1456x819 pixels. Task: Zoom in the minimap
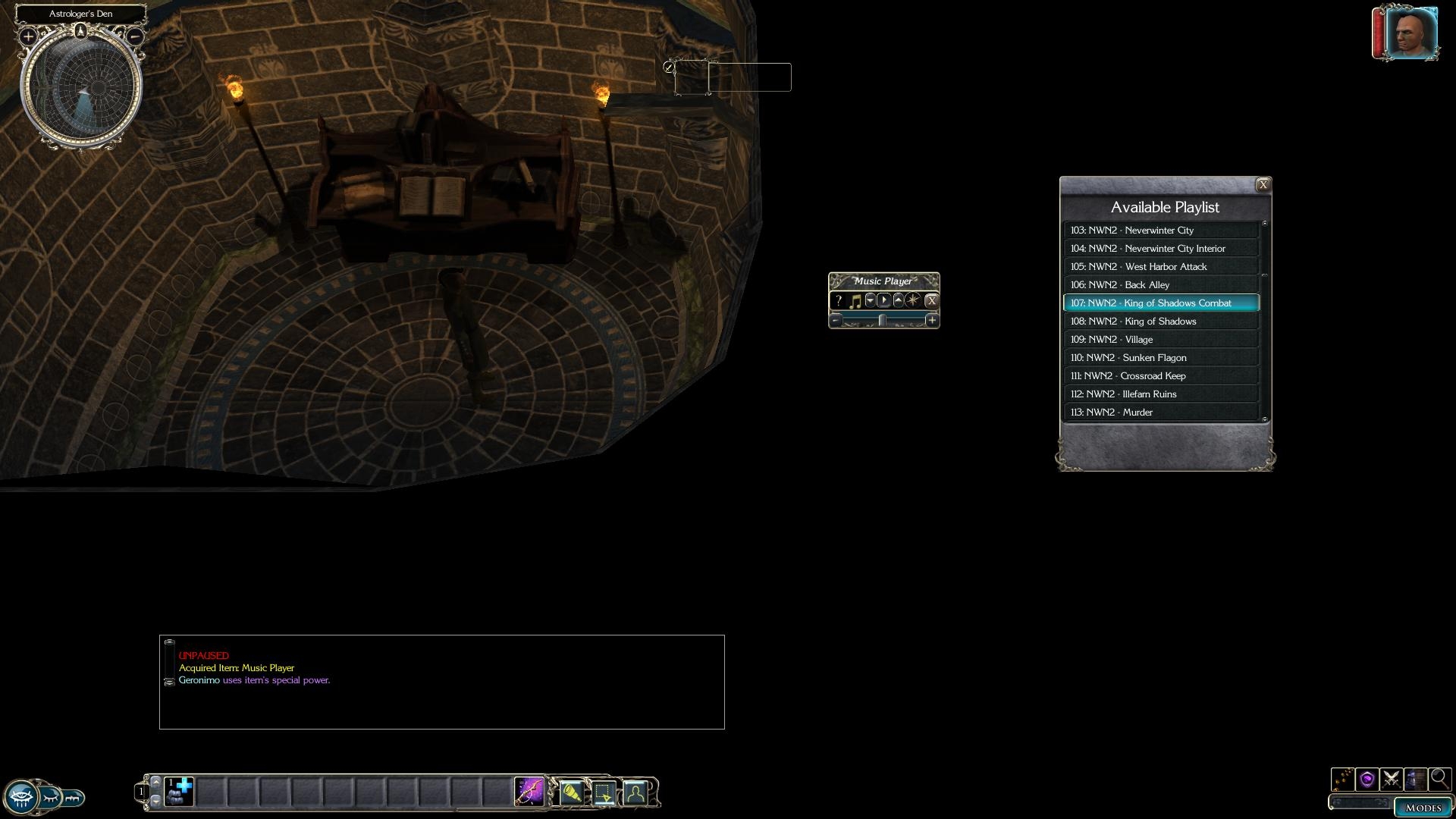(x=28, y=36)
